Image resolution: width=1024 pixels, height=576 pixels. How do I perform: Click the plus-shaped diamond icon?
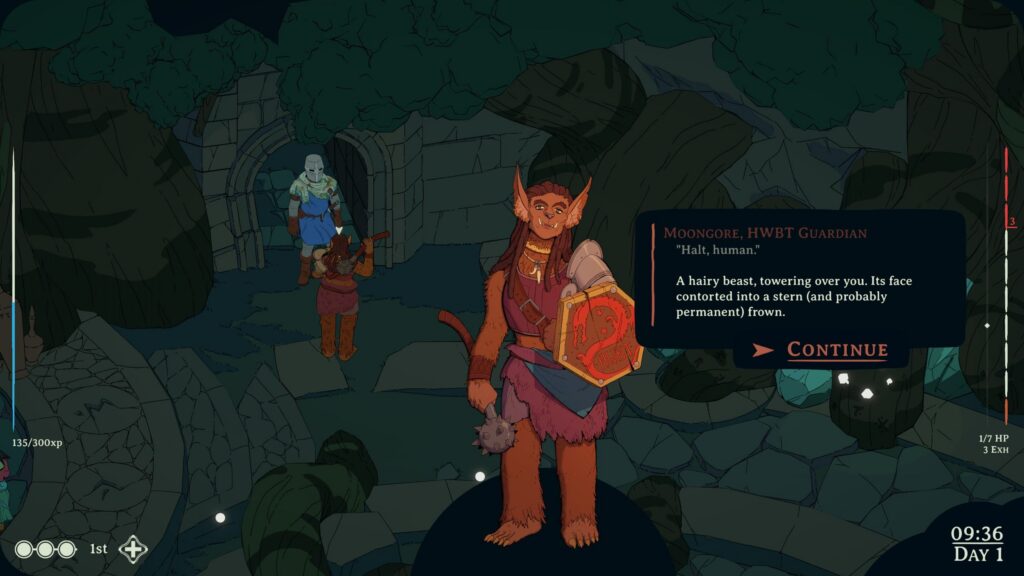tap(133, 549)
